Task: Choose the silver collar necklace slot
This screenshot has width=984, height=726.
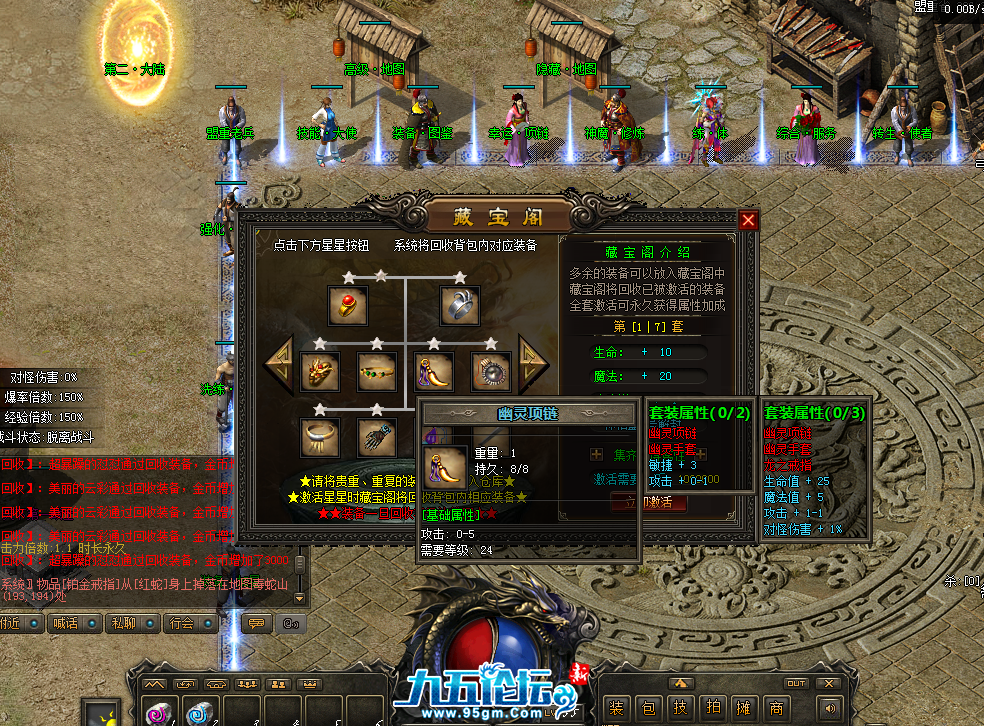Action: [x=320, y=437]
